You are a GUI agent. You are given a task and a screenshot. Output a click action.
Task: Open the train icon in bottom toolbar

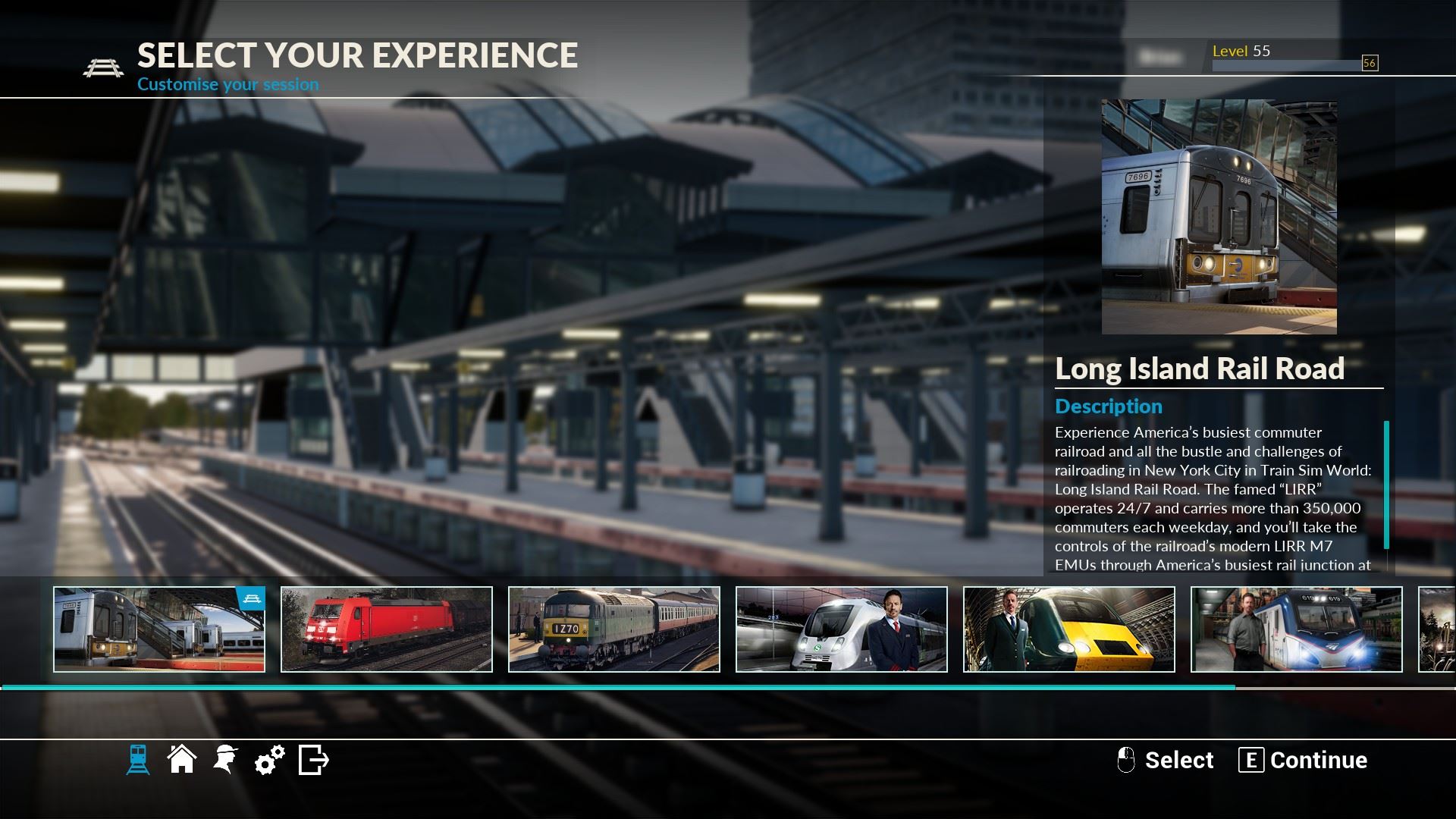pyautogui.click(x=138, y=759)
